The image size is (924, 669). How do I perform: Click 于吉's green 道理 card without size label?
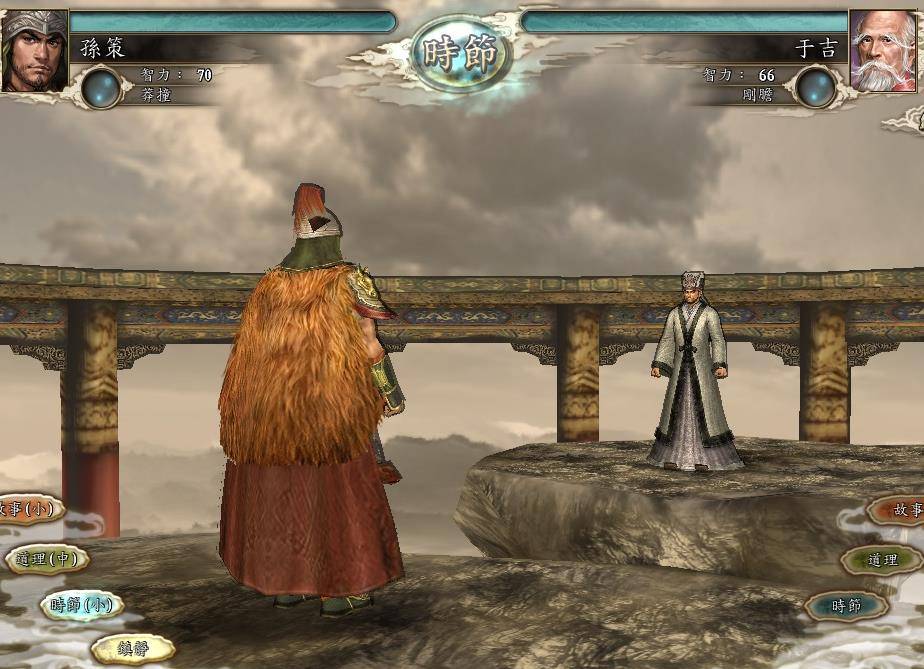tap(881, 560)
